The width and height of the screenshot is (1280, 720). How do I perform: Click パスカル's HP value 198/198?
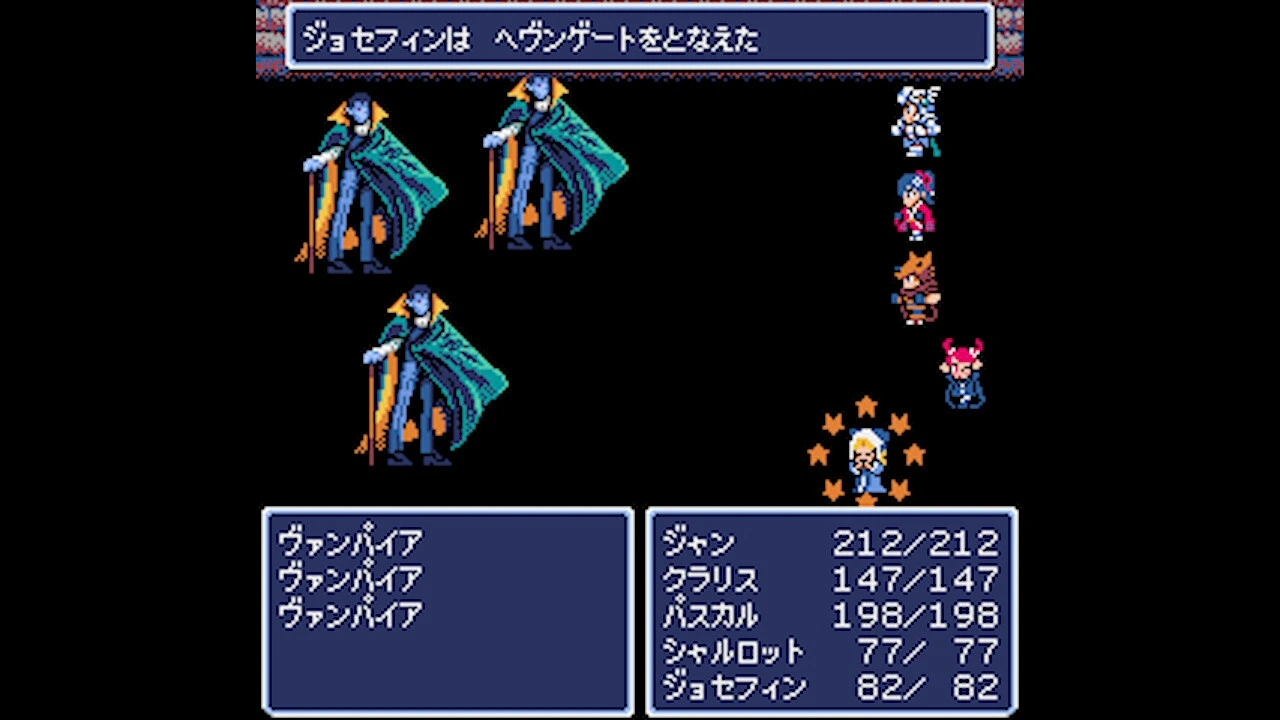(x=915, y=615)
